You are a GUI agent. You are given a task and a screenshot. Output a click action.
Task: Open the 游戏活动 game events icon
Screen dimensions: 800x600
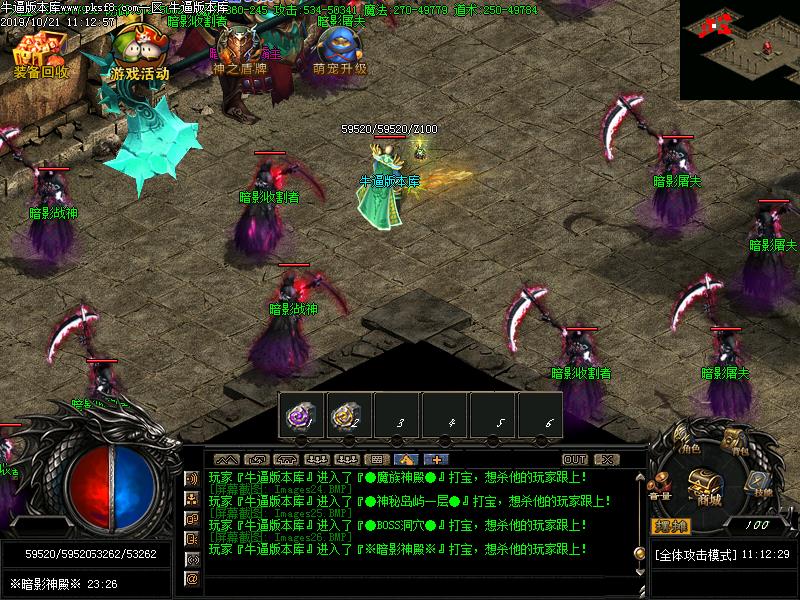click(138, 54)
